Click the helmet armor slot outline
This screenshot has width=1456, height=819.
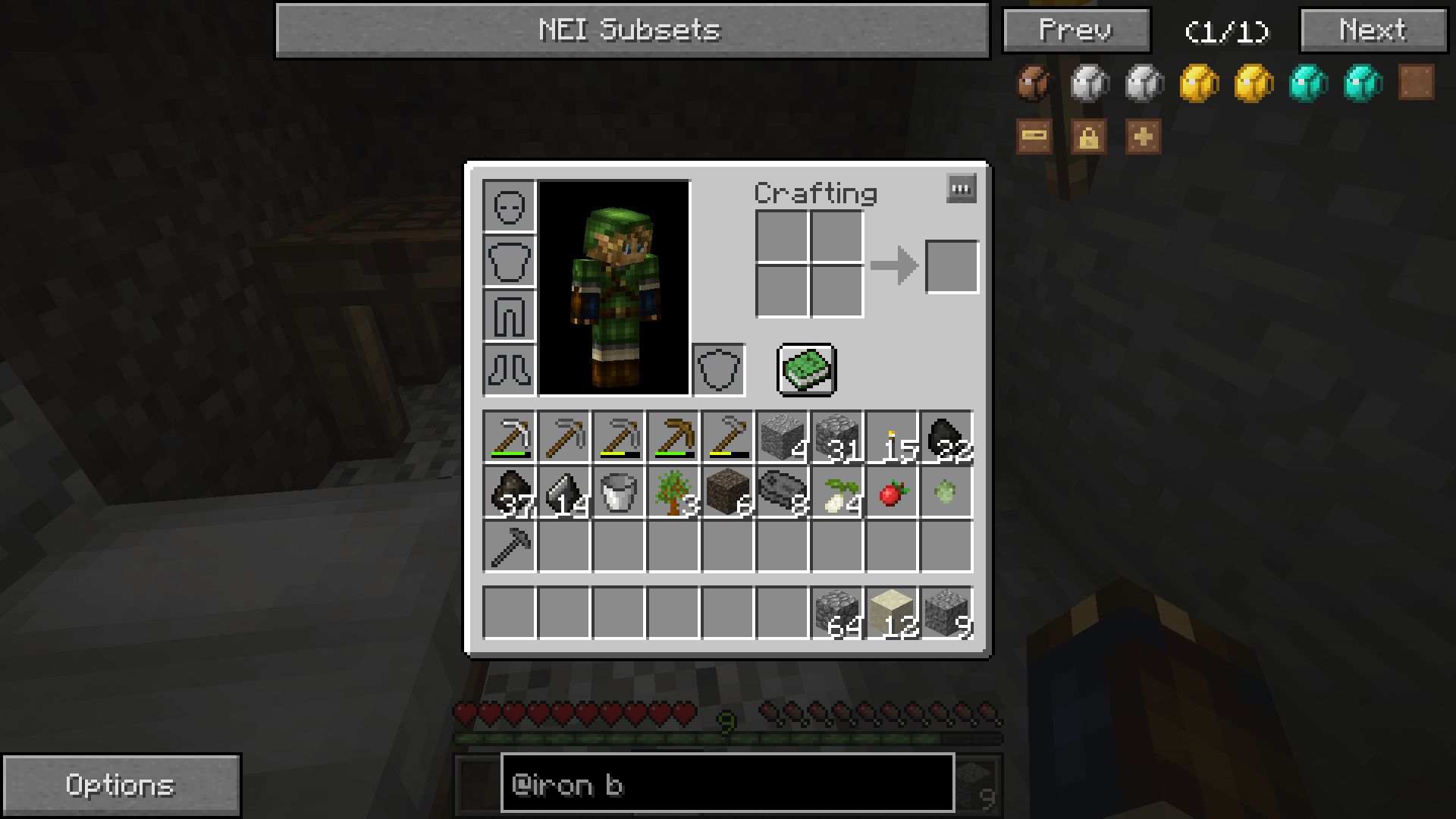coord(510,206)
